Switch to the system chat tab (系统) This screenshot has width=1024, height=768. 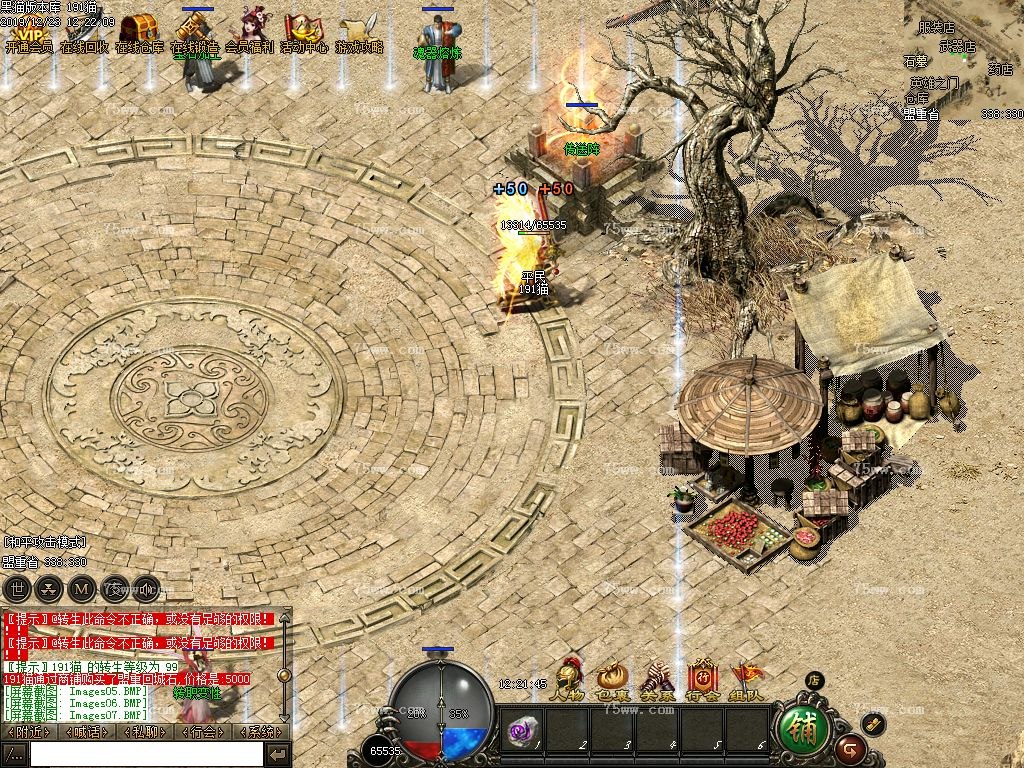(x=260, y=733)
